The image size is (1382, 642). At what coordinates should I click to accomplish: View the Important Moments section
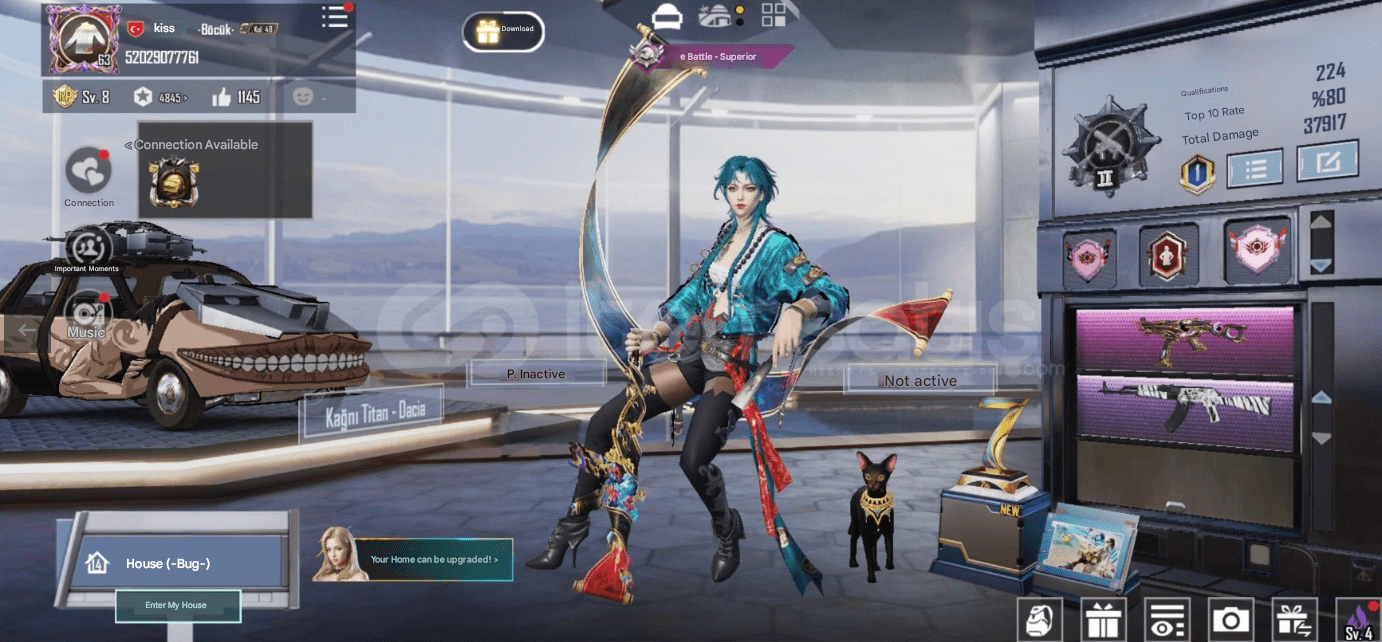pyautogui.click(x=88, y=245)
